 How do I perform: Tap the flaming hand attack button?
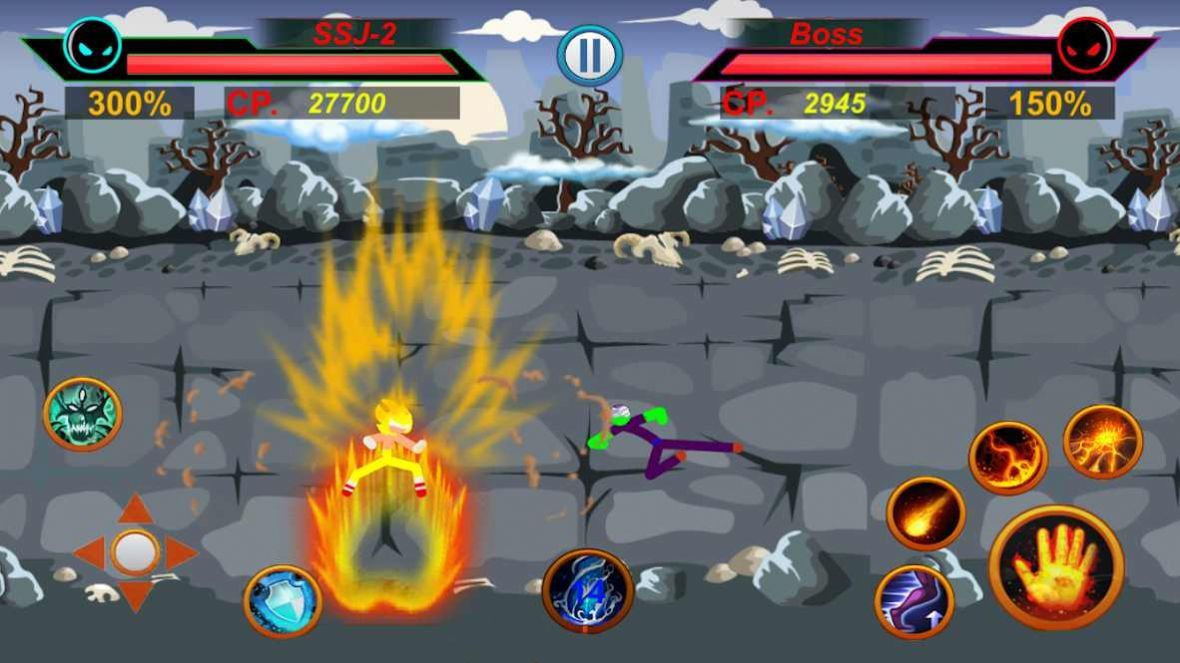(x=1056, y=567)
